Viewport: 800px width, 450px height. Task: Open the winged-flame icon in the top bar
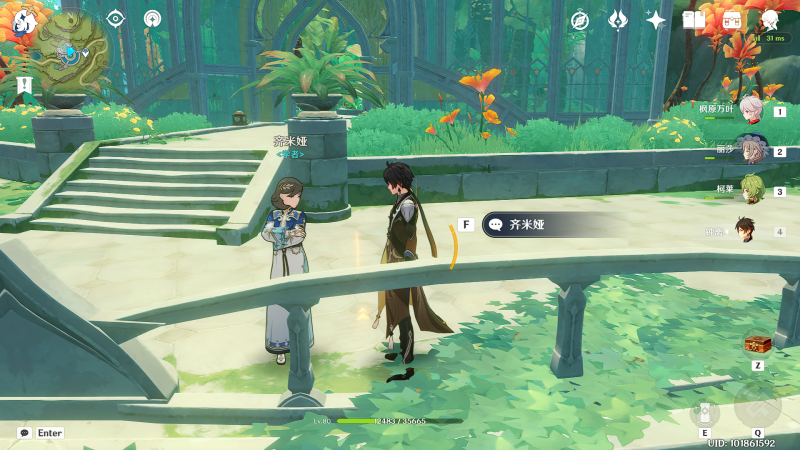click(618, 20)
